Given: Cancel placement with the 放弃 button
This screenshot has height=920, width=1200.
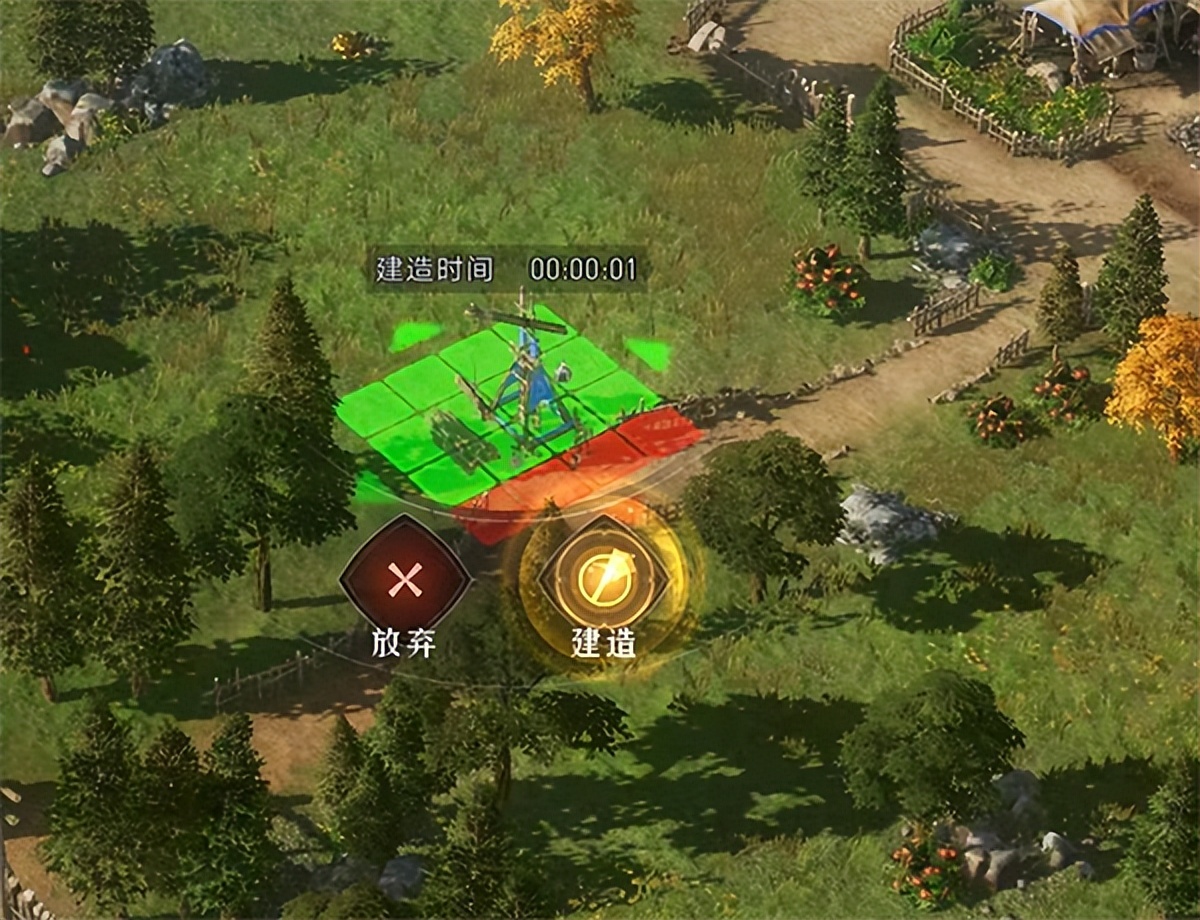Looking at the screenshot, I should (404, 580).
